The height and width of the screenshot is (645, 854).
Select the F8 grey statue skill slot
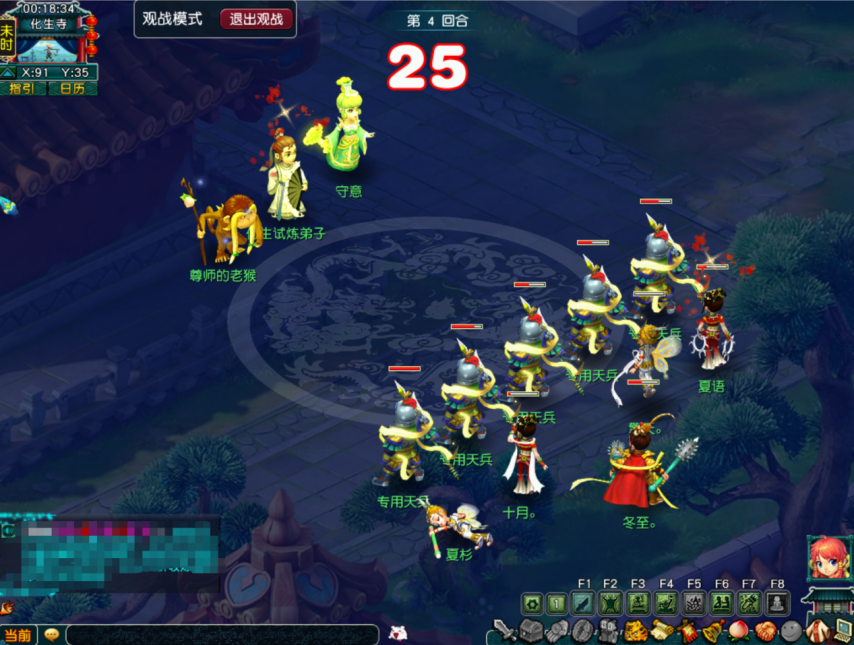click(778, 603)
